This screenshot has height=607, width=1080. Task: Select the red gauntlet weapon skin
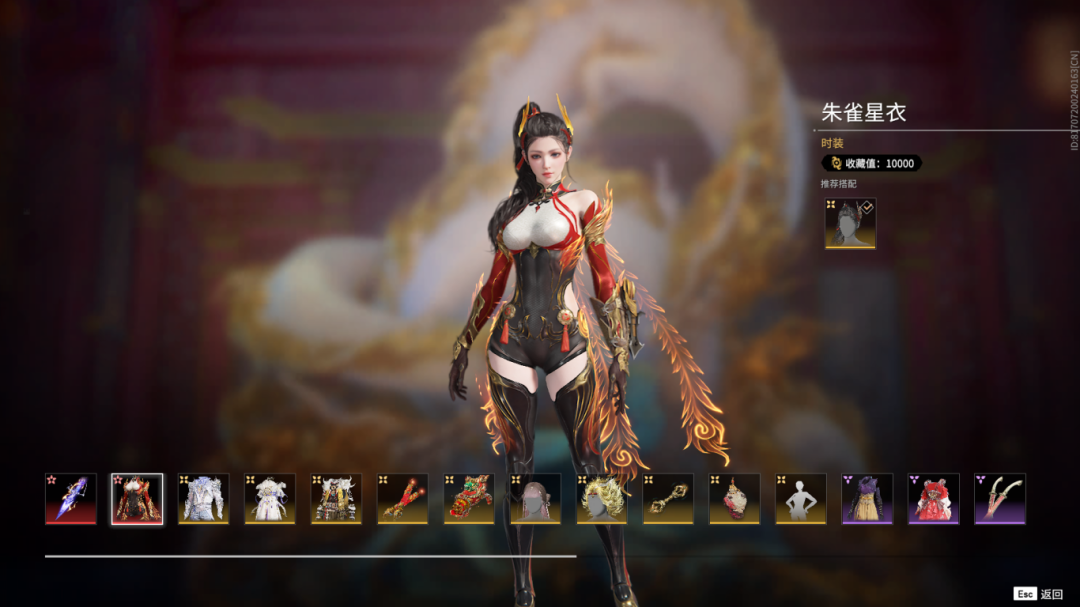(x=403, y=498)
